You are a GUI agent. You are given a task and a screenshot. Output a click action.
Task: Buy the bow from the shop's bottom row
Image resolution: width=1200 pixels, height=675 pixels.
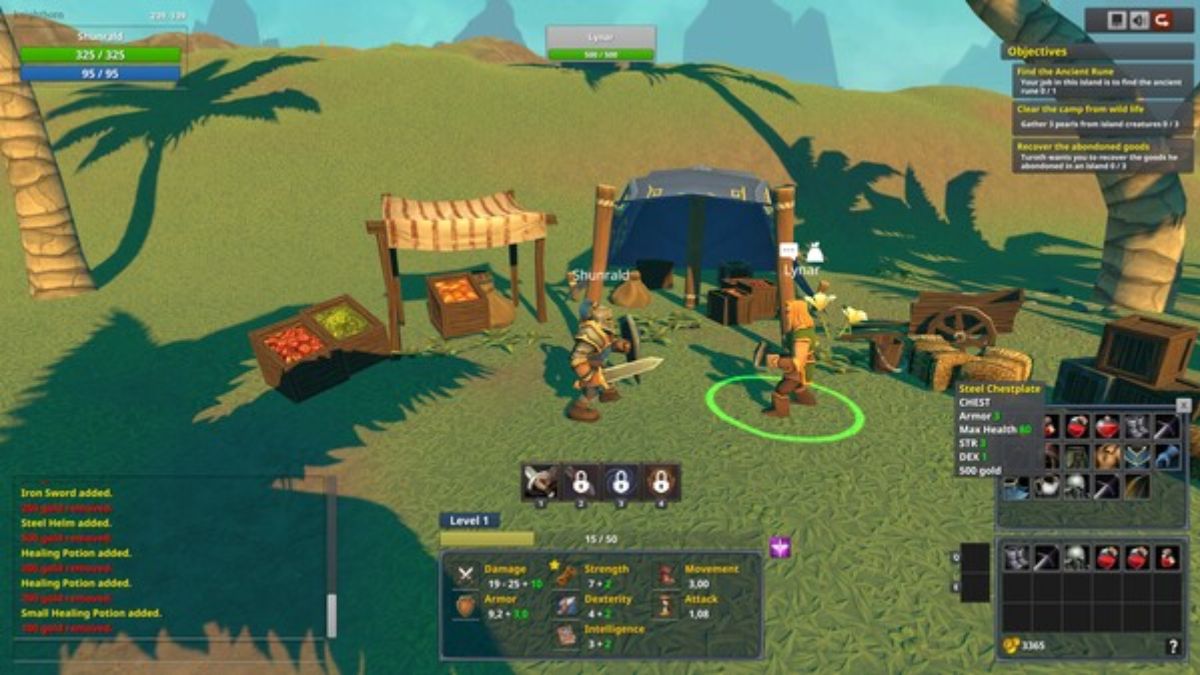click(1136, 486)
